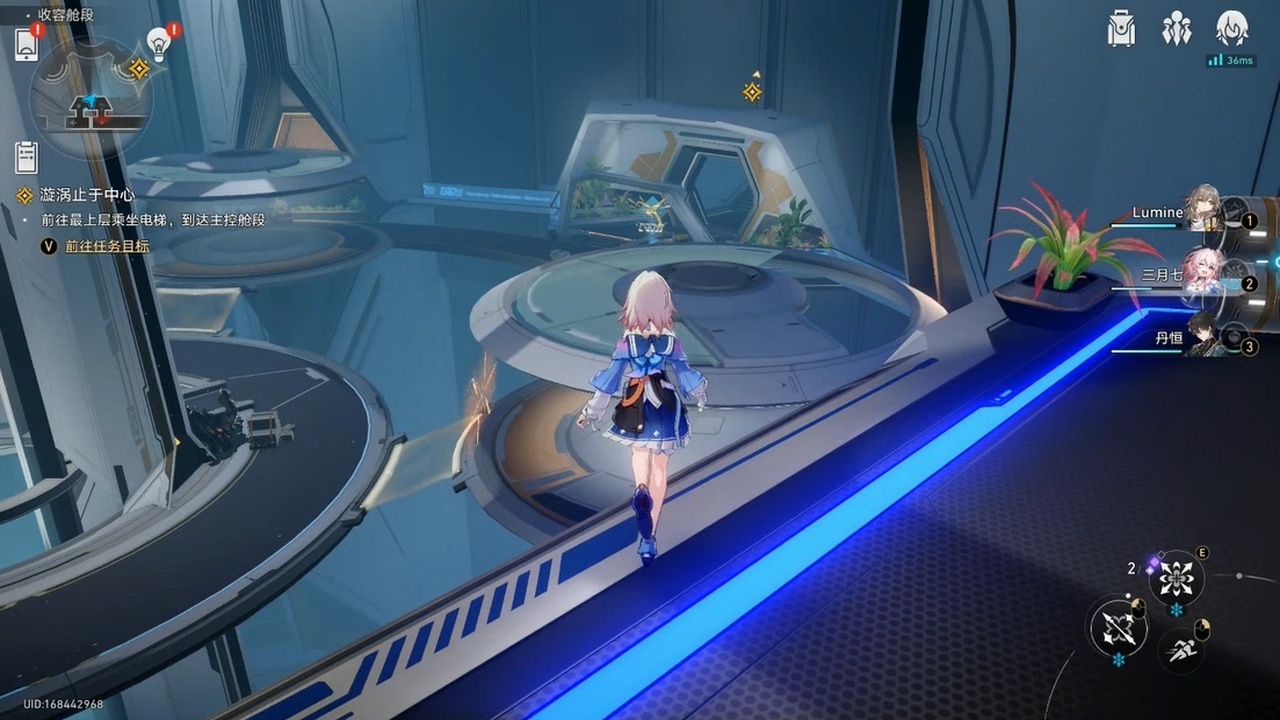1280x720 pixels.
Task: Click the lightbulb tutorial icon
Action: coord(159,44)
